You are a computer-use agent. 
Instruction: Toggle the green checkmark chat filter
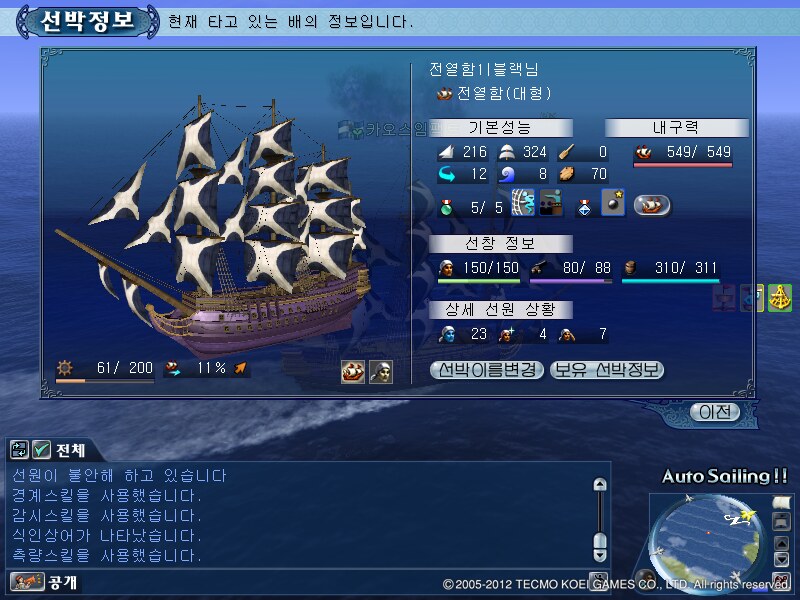tap(41, 450)
